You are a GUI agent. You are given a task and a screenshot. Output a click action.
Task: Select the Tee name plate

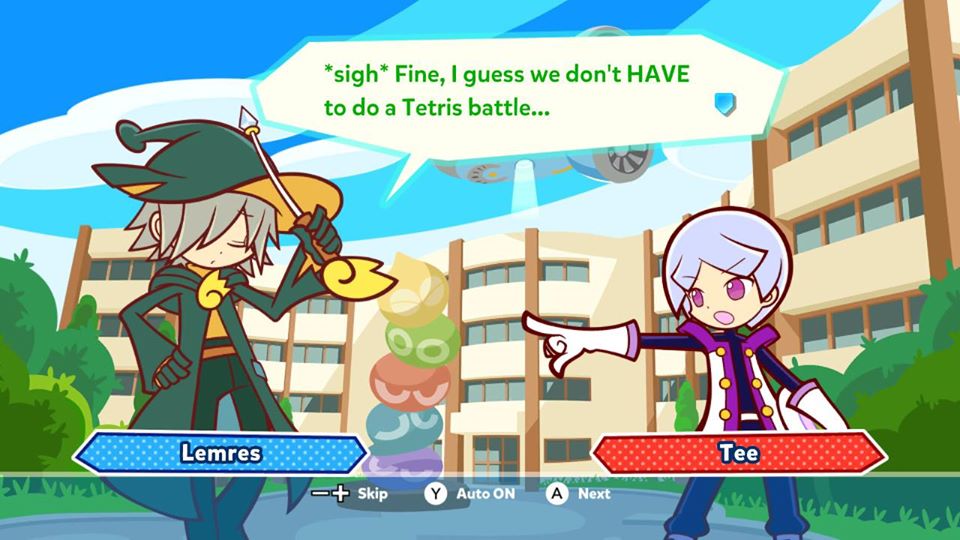point(739,453)
